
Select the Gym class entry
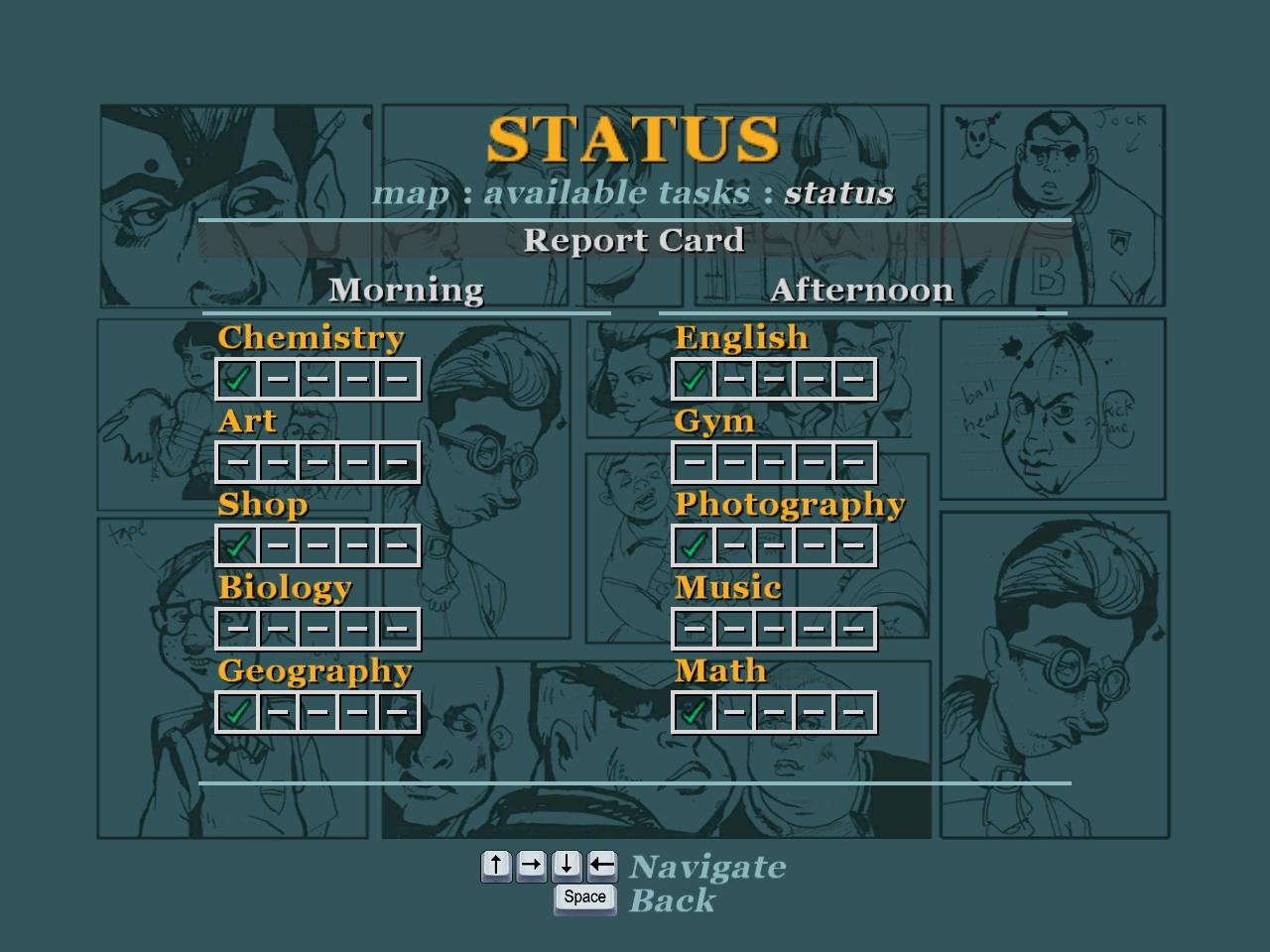coord(713,421)
